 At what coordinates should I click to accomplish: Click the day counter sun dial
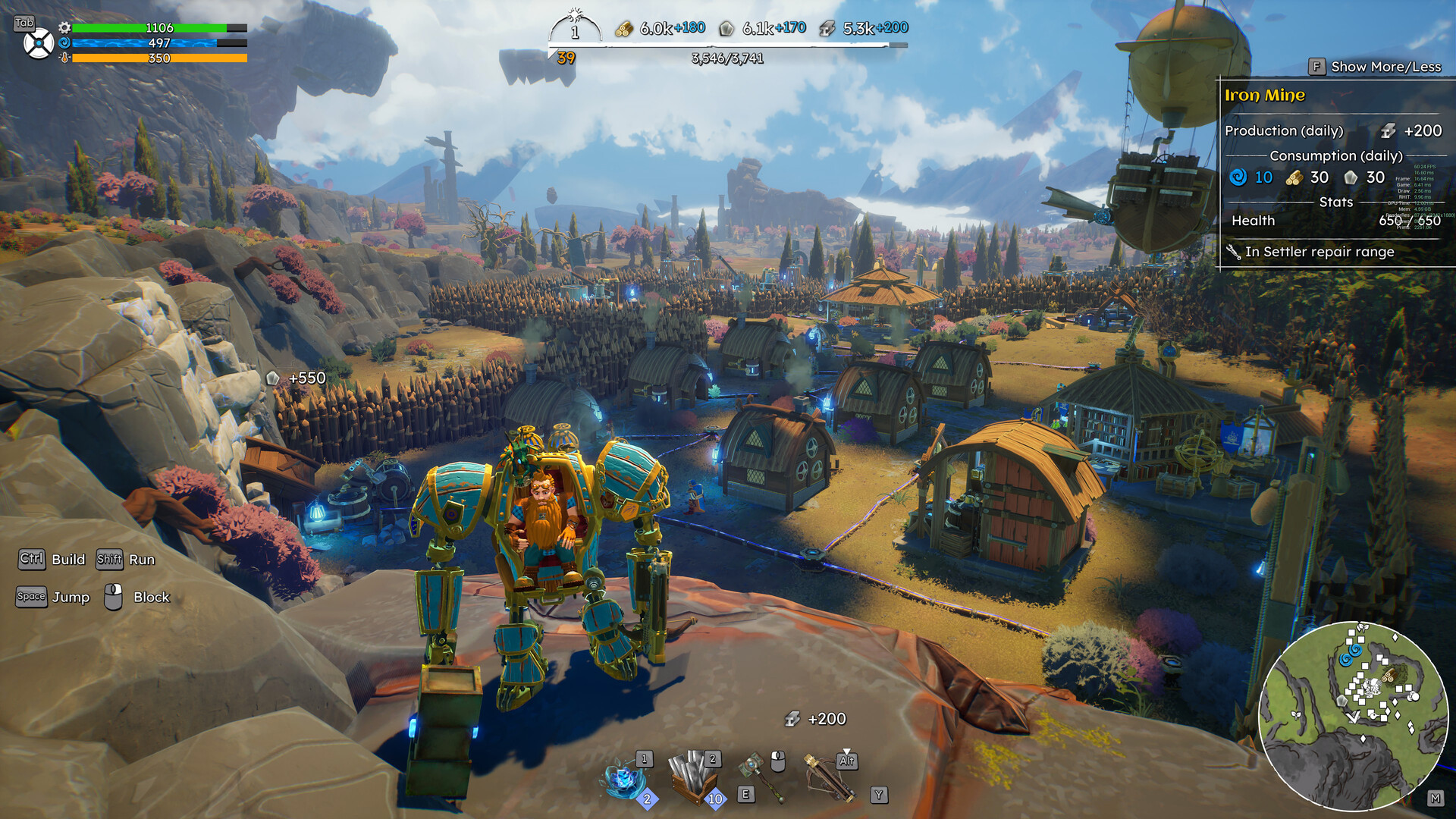(x=575, y=28)
